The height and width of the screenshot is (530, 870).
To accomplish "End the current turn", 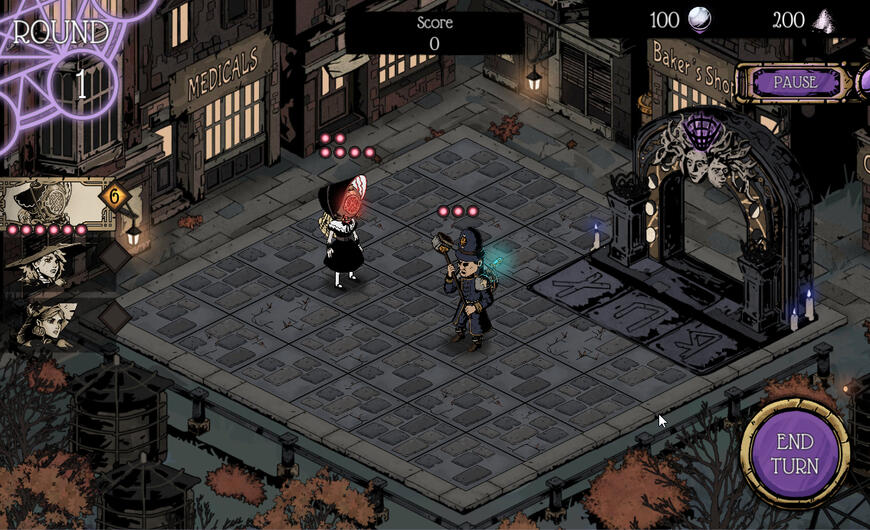I will tap(795, 454).
